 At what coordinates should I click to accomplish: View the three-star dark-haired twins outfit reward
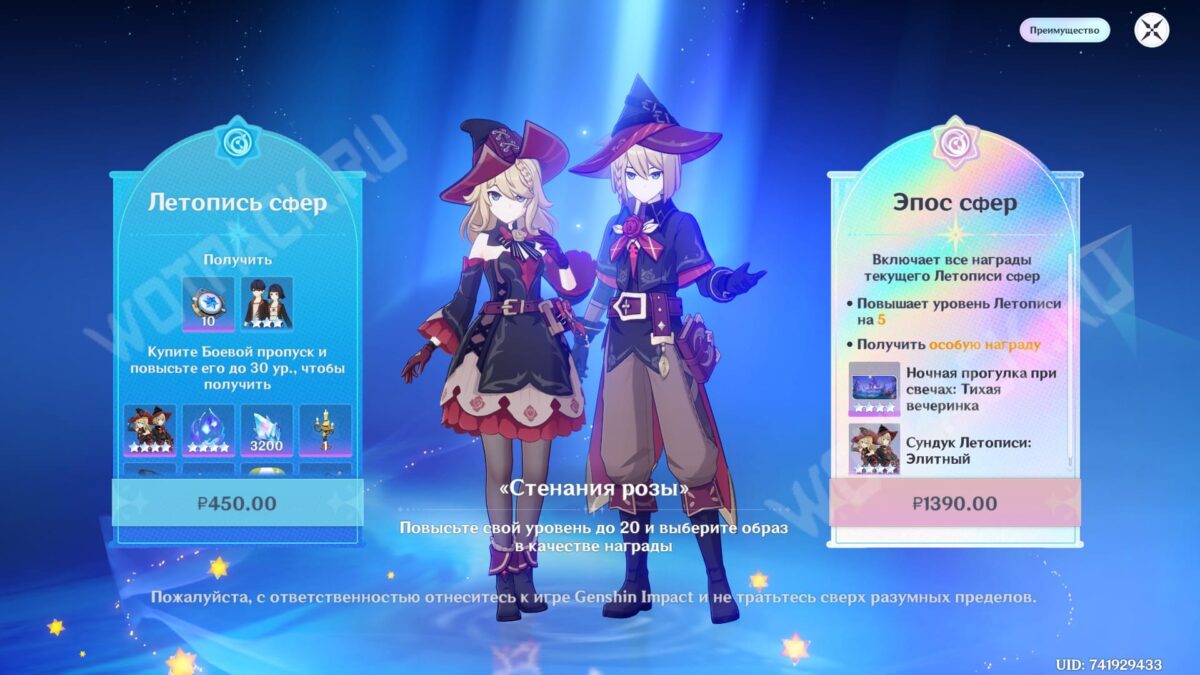click(267, 303)
